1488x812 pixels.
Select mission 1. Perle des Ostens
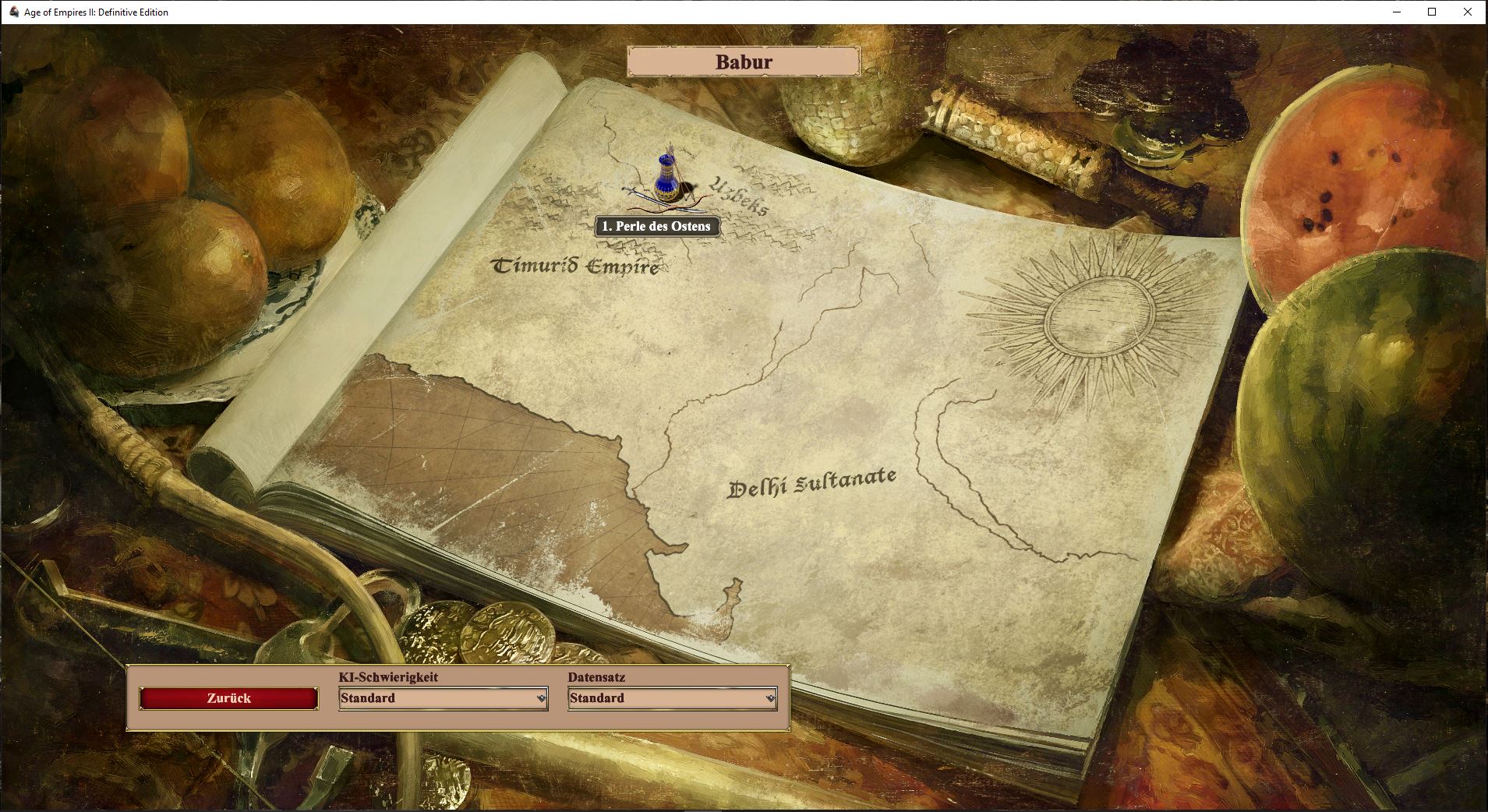[x=656, y=227]
